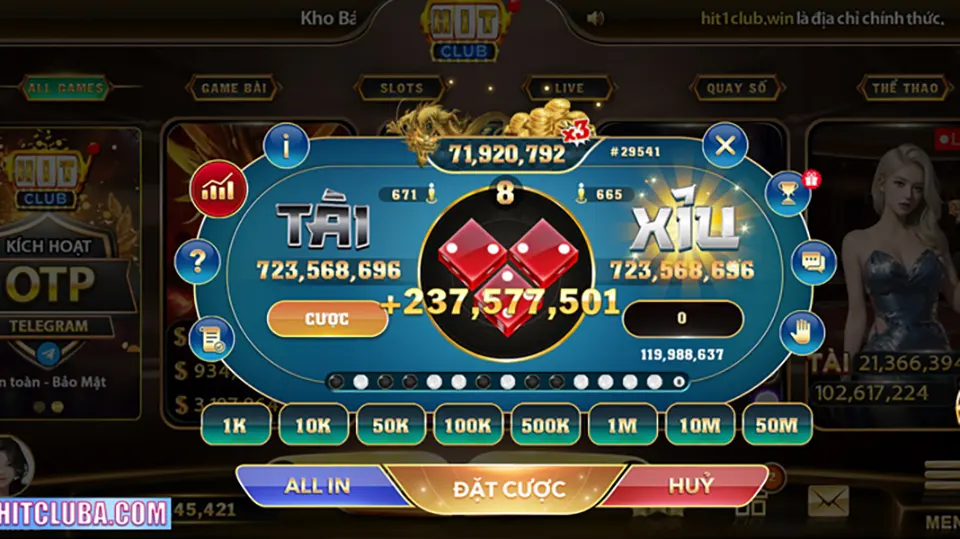Open the chat bubble icon
This screenshot has width=960, height=539.
click(x=812, y=263)
